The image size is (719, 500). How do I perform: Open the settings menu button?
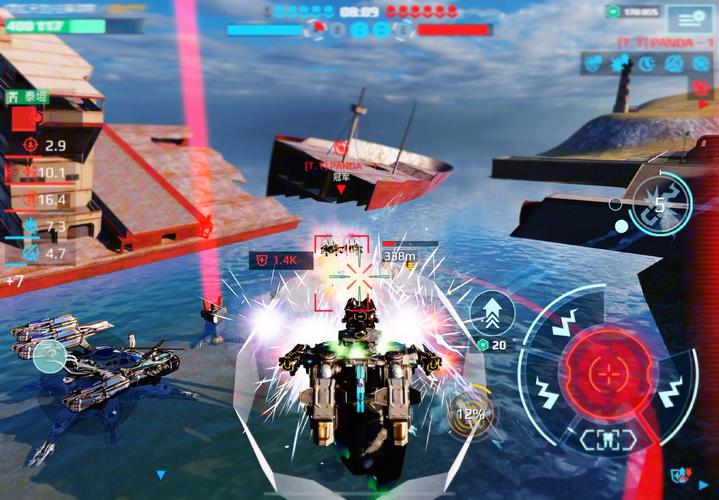690,18
